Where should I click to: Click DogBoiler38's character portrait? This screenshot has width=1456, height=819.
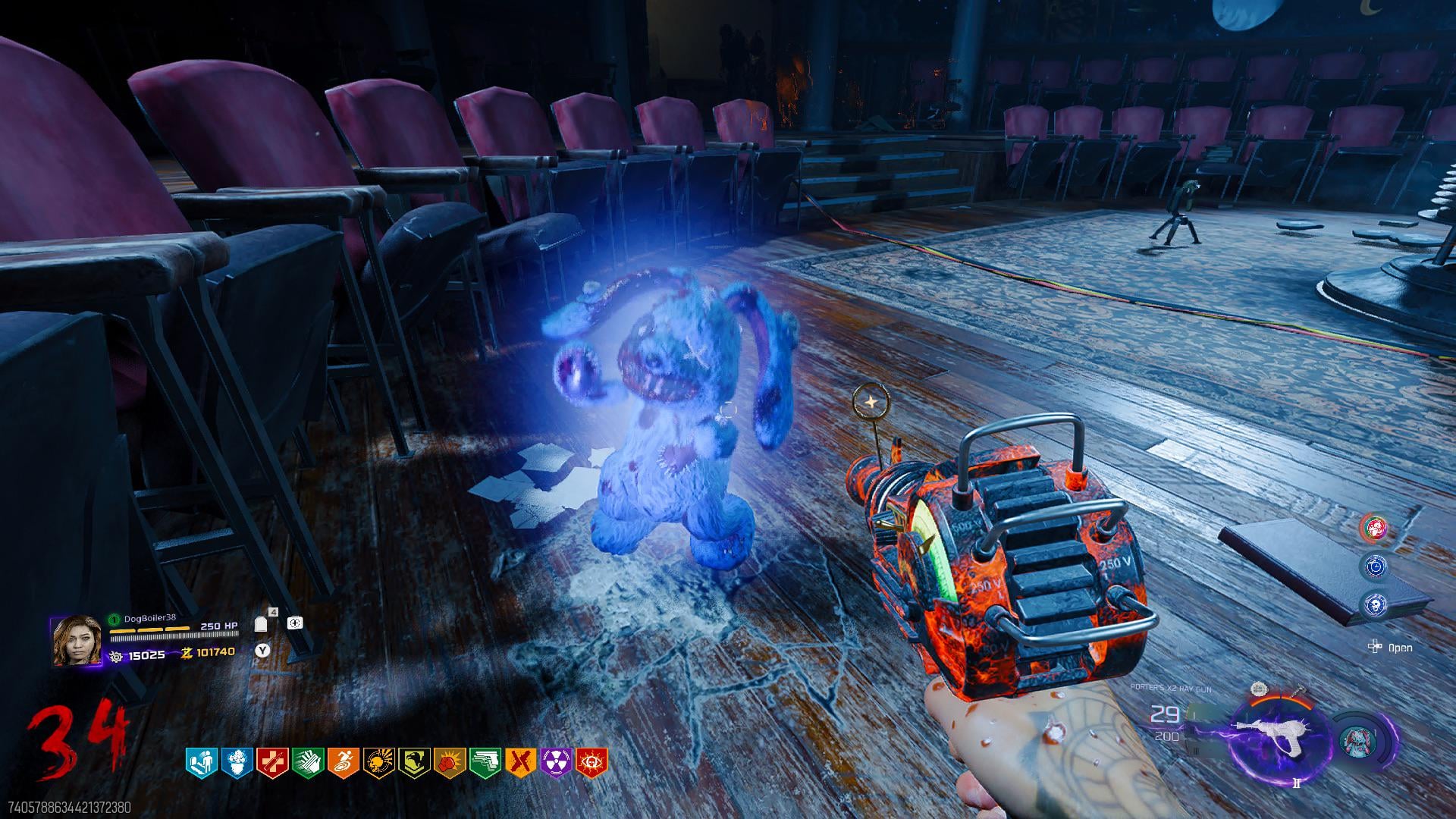point(76,641)
